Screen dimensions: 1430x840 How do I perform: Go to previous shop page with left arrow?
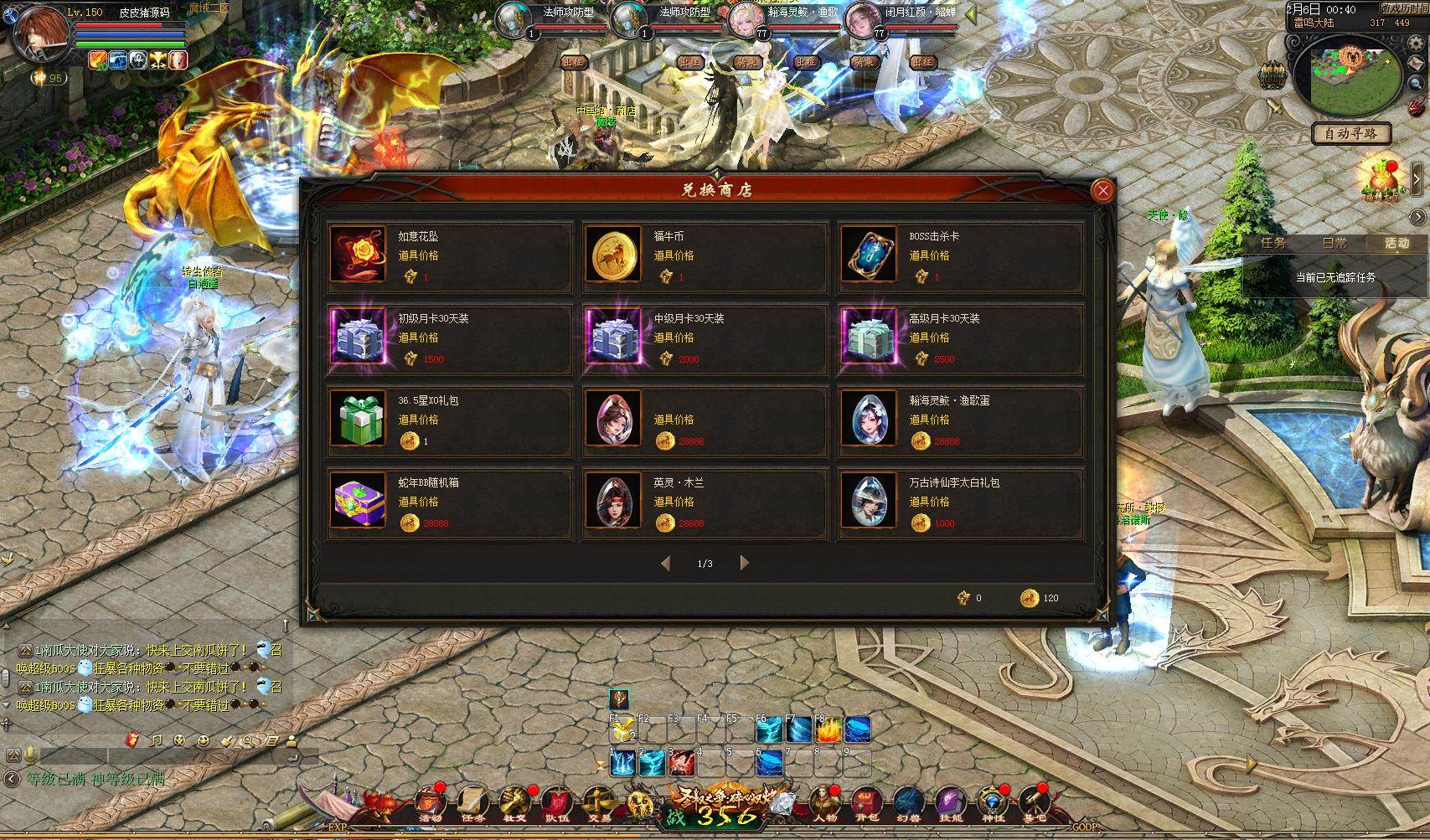(x=666, y=563)
